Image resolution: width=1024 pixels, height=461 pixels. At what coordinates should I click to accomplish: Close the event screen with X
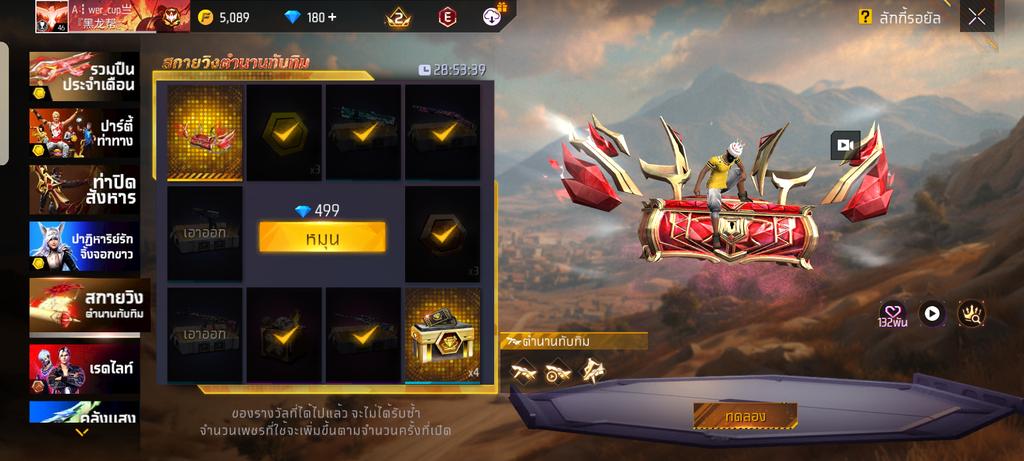(976, 17)
